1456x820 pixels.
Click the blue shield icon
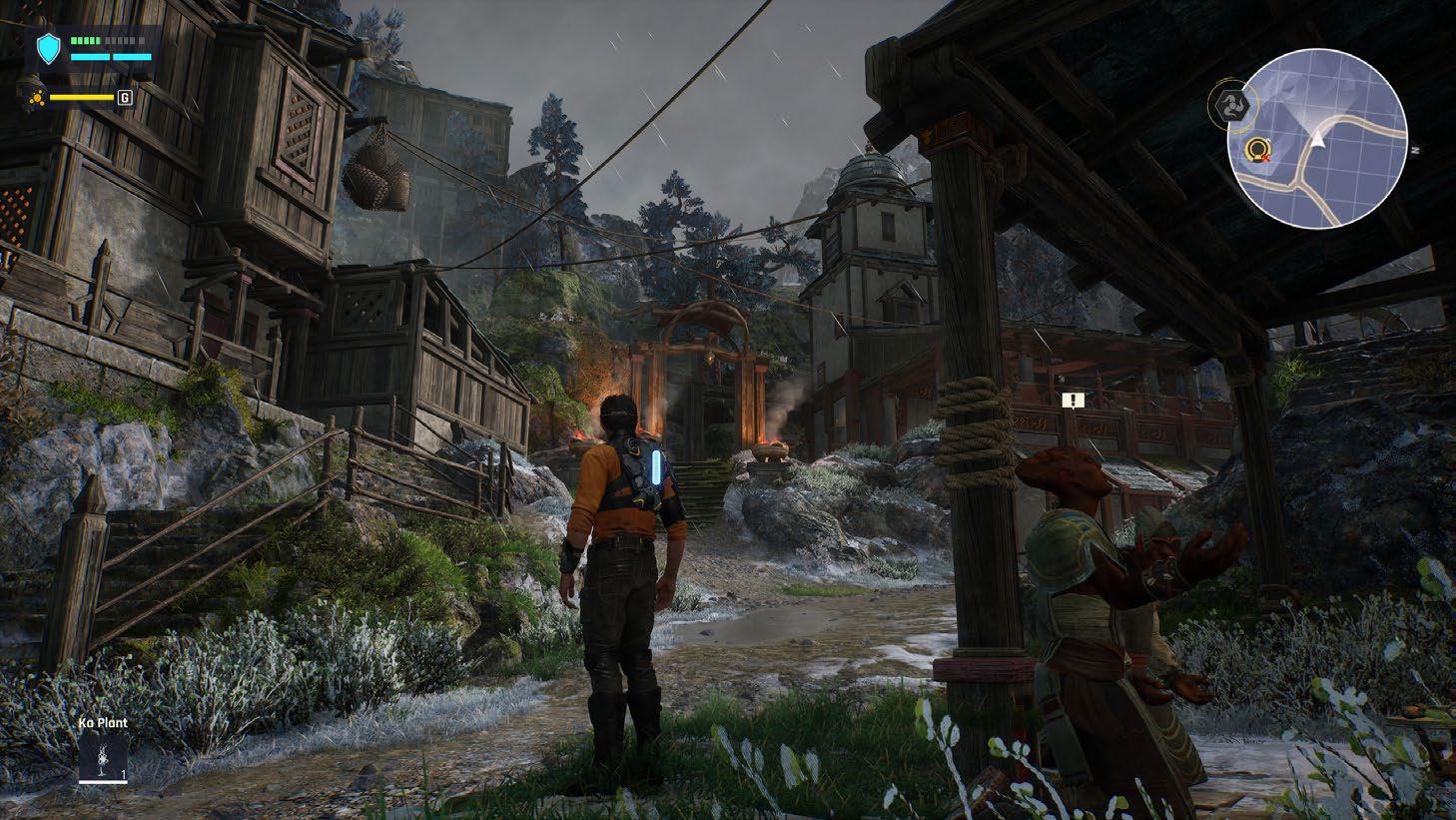pyautogui.click(x=48, y=47)
